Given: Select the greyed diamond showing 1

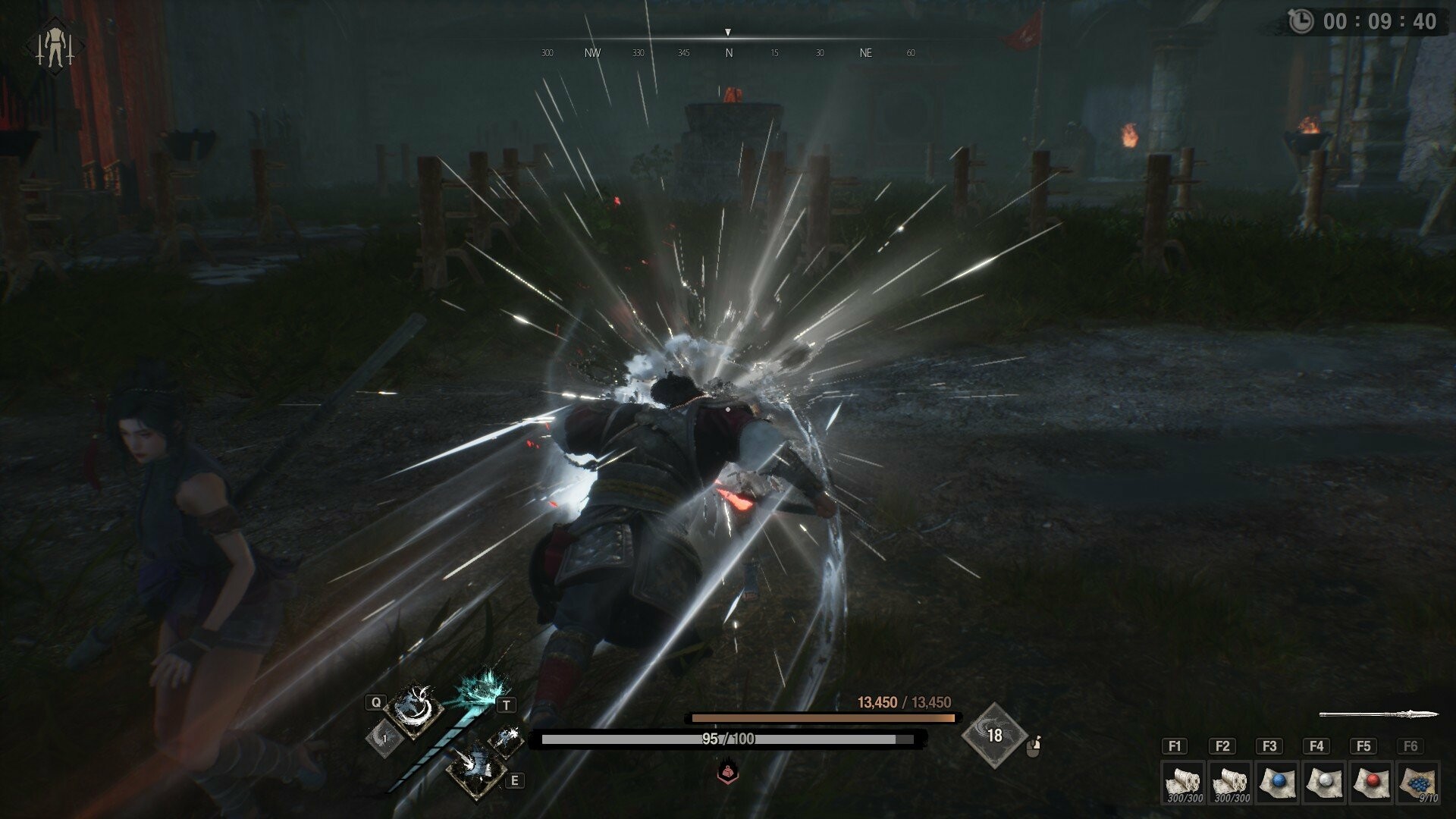Looking at the screenshot, I should (384, 737).
